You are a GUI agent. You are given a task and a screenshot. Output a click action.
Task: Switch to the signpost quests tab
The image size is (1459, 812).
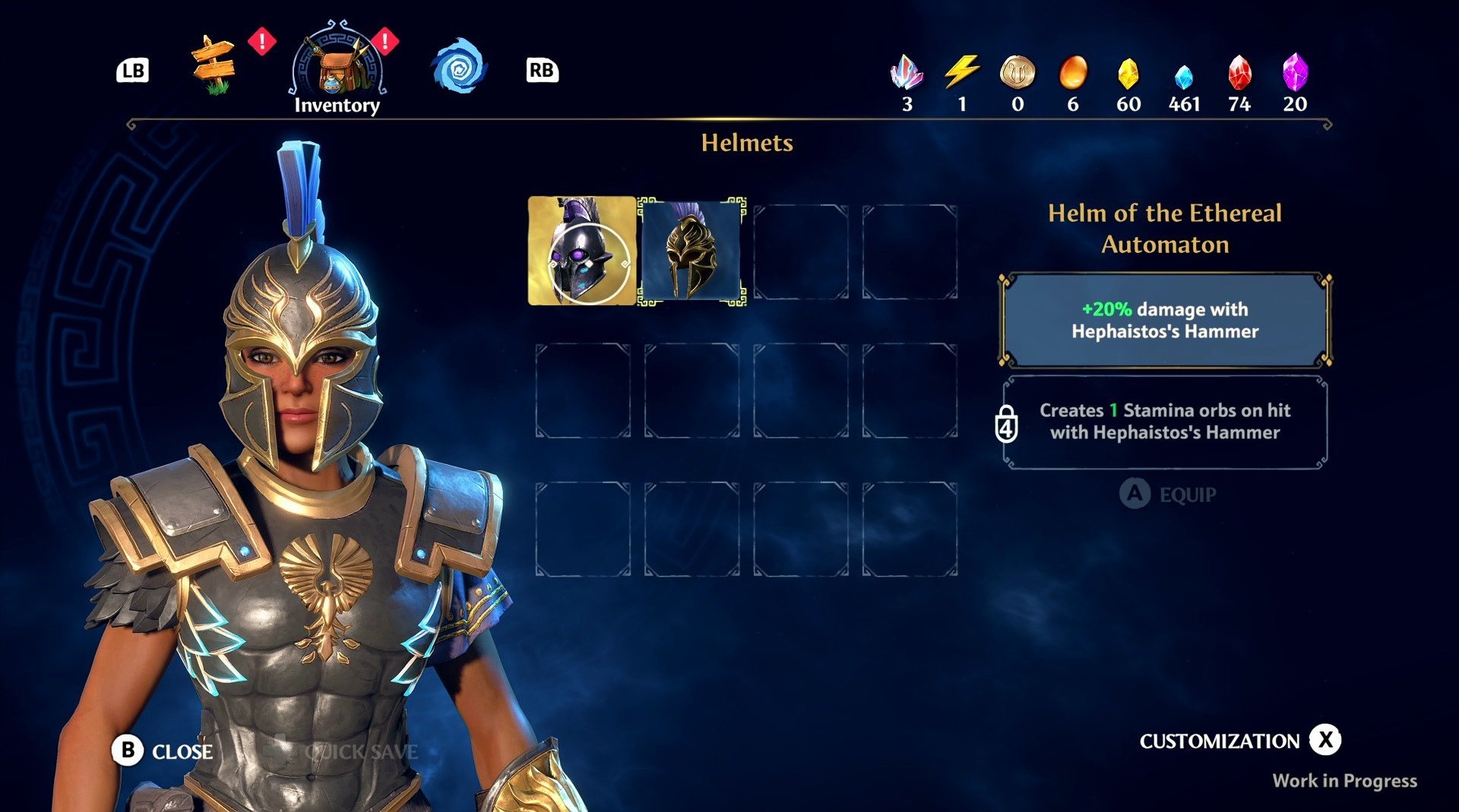pos(214,65)
